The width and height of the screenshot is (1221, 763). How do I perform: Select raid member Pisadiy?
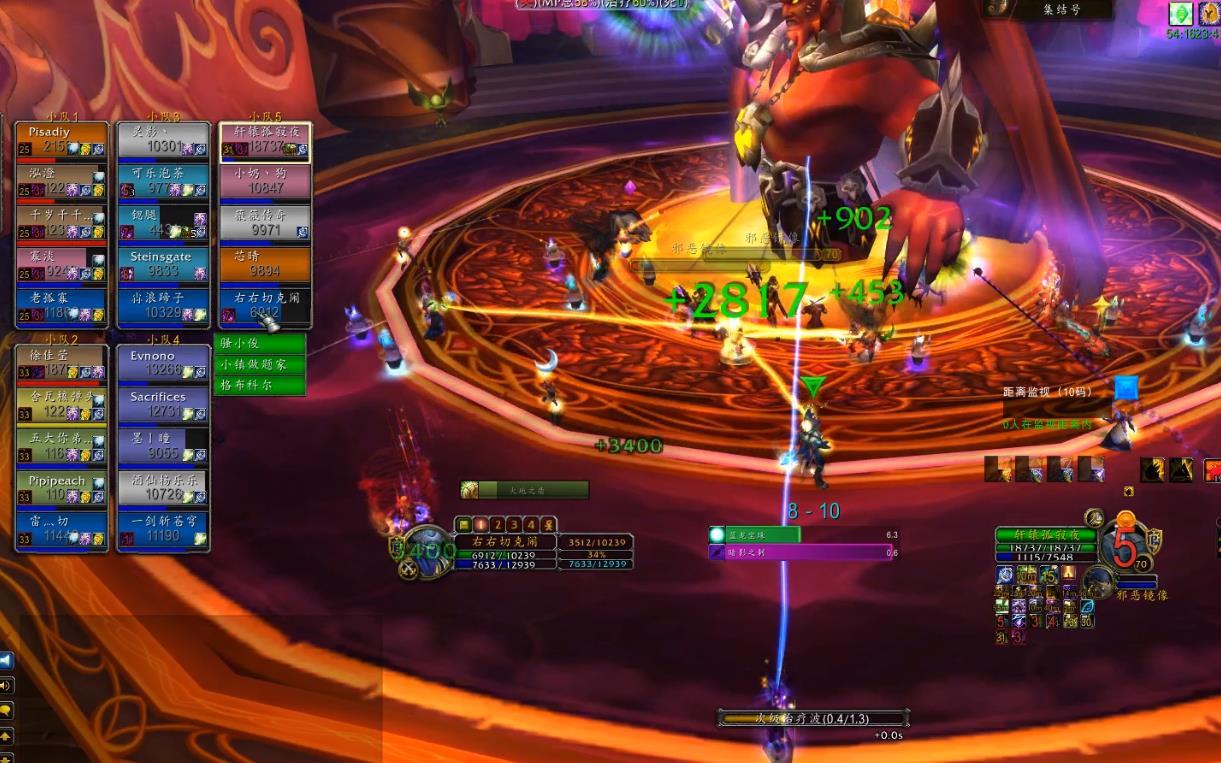point(61,141)
